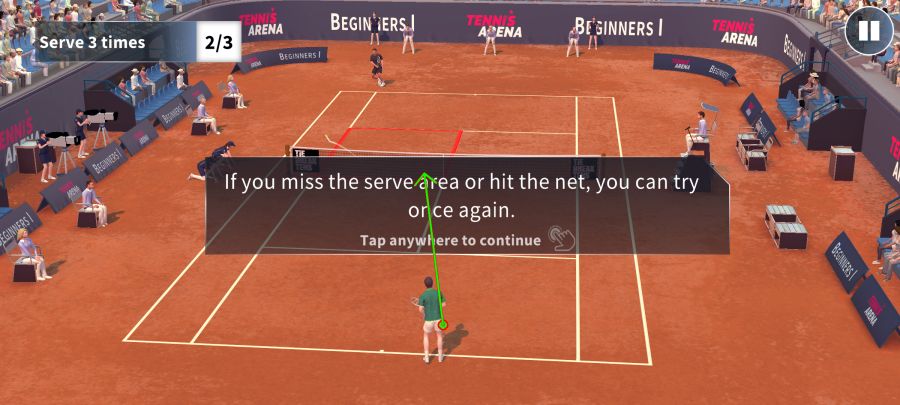The height and width of the screenshot is (405, 900).
Task: Pause the match with the pause button
Action: tap(868, 31)
